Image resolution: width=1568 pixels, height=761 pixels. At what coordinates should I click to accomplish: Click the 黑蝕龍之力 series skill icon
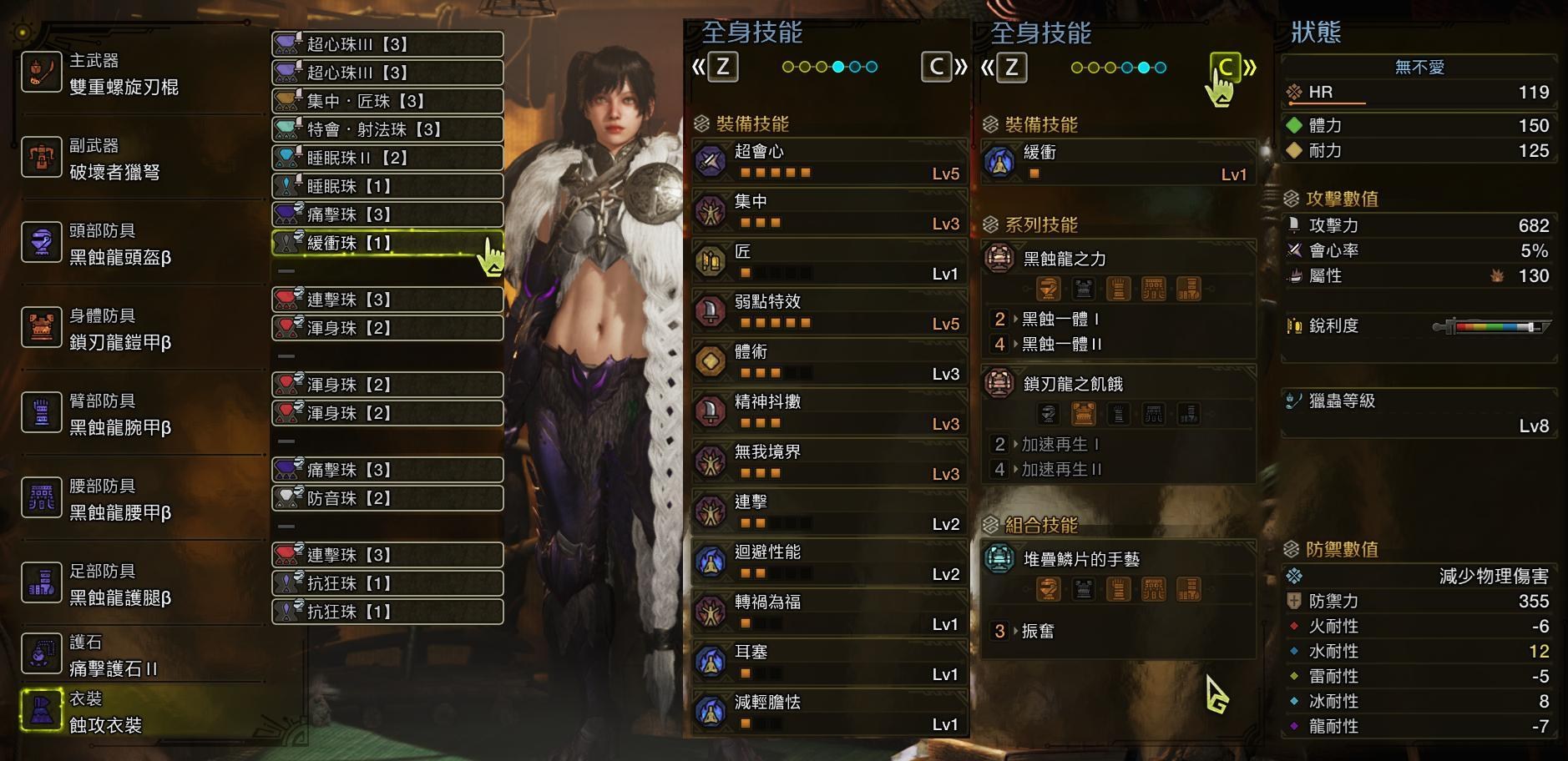(x=1001, y=260)
